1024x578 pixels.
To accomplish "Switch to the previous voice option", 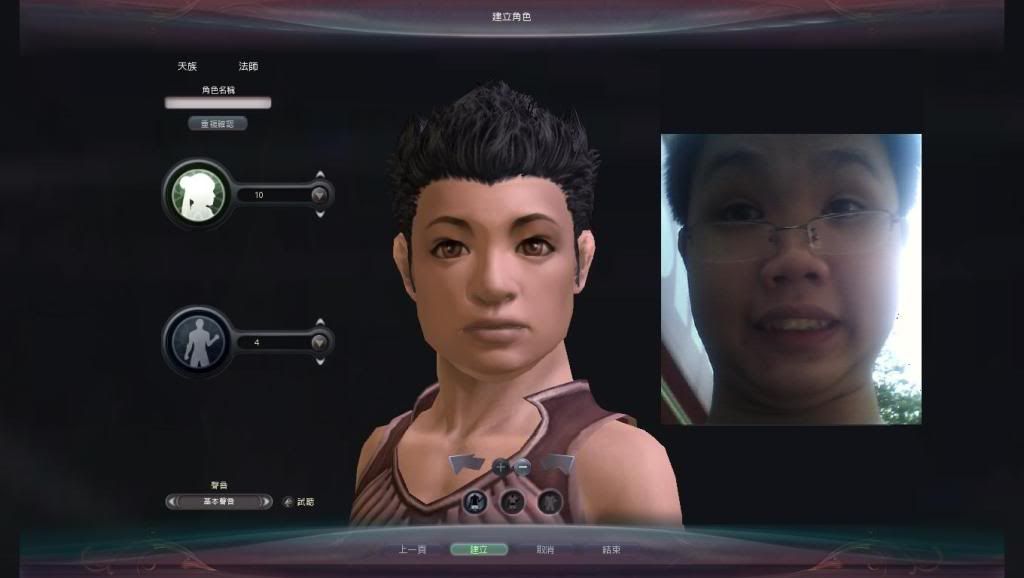I will 171,502.
